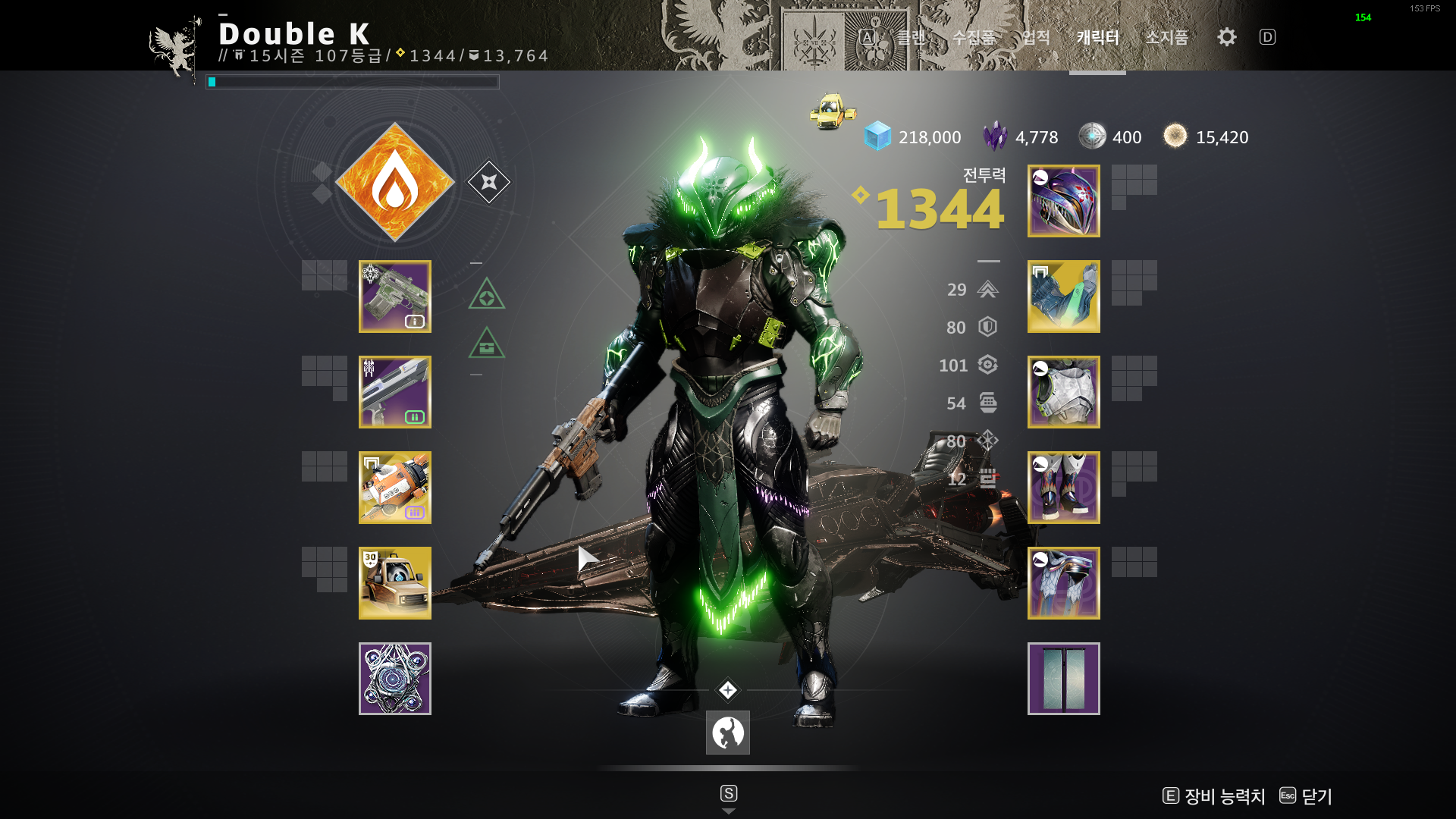Open the Solar subclass diamond

point(394,182)
